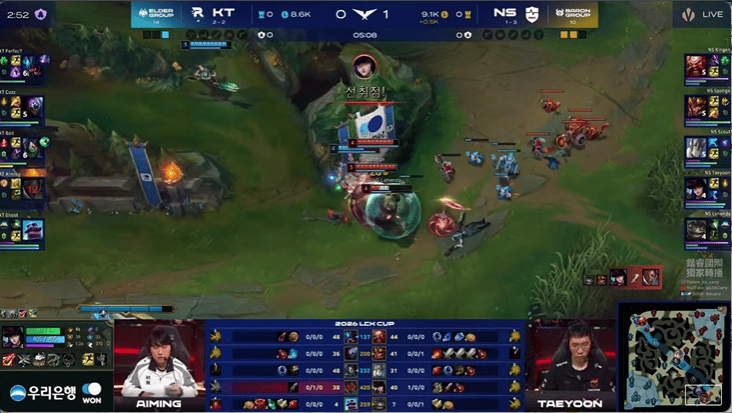Select the focused champion portrait in the bottom-left HUD
This screenshot has height=413, width=732.
click(13, 337)
